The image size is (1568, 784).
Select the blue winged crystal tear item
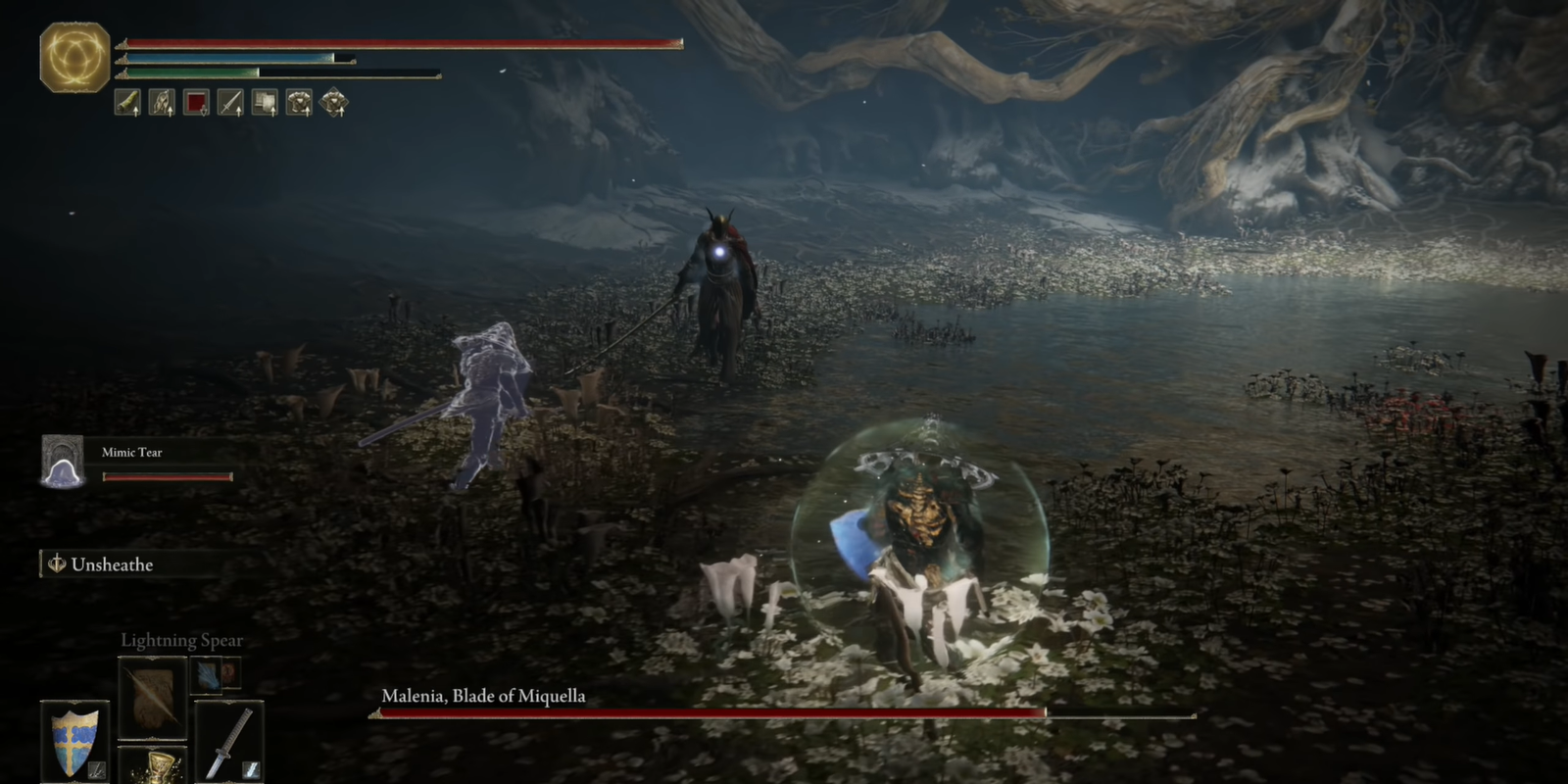coord(206,676)
